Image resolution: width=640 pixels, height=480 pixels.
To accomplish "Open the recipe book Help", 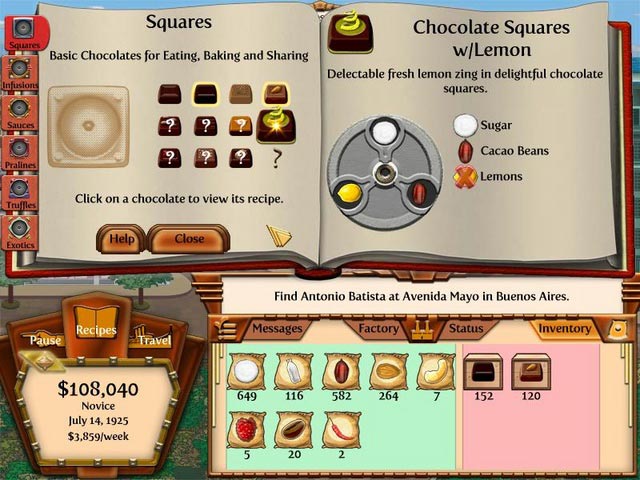I will (x=121, y=239).
